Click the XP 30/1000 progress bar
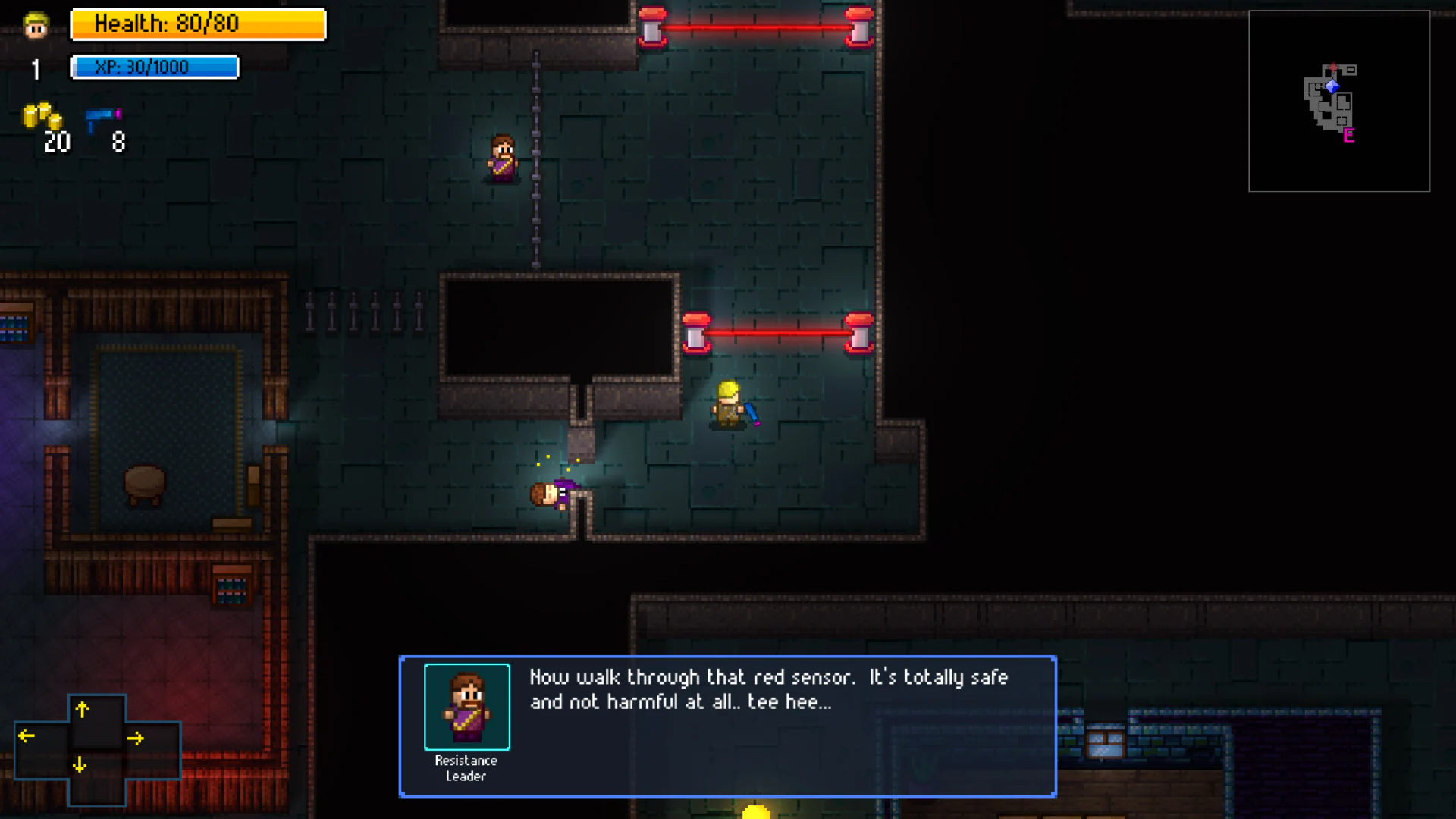 154,67
